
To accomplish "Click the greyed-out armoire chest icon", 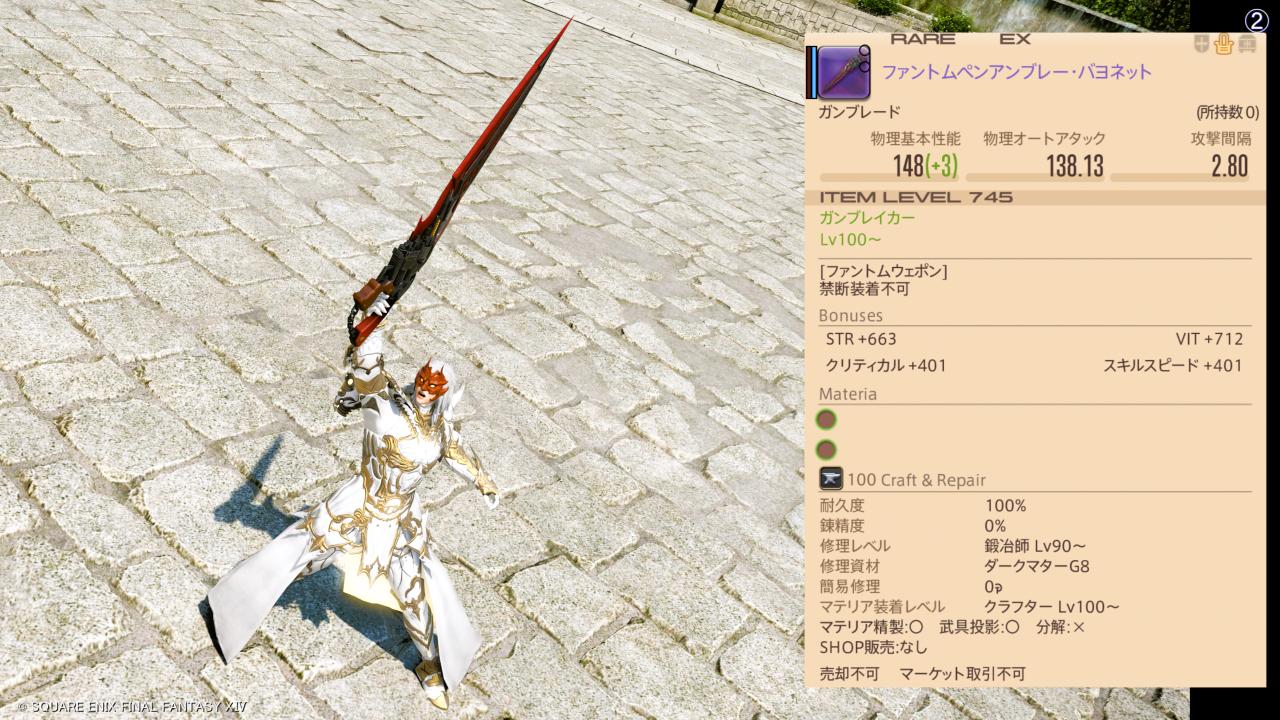I will pos(1247,44).
